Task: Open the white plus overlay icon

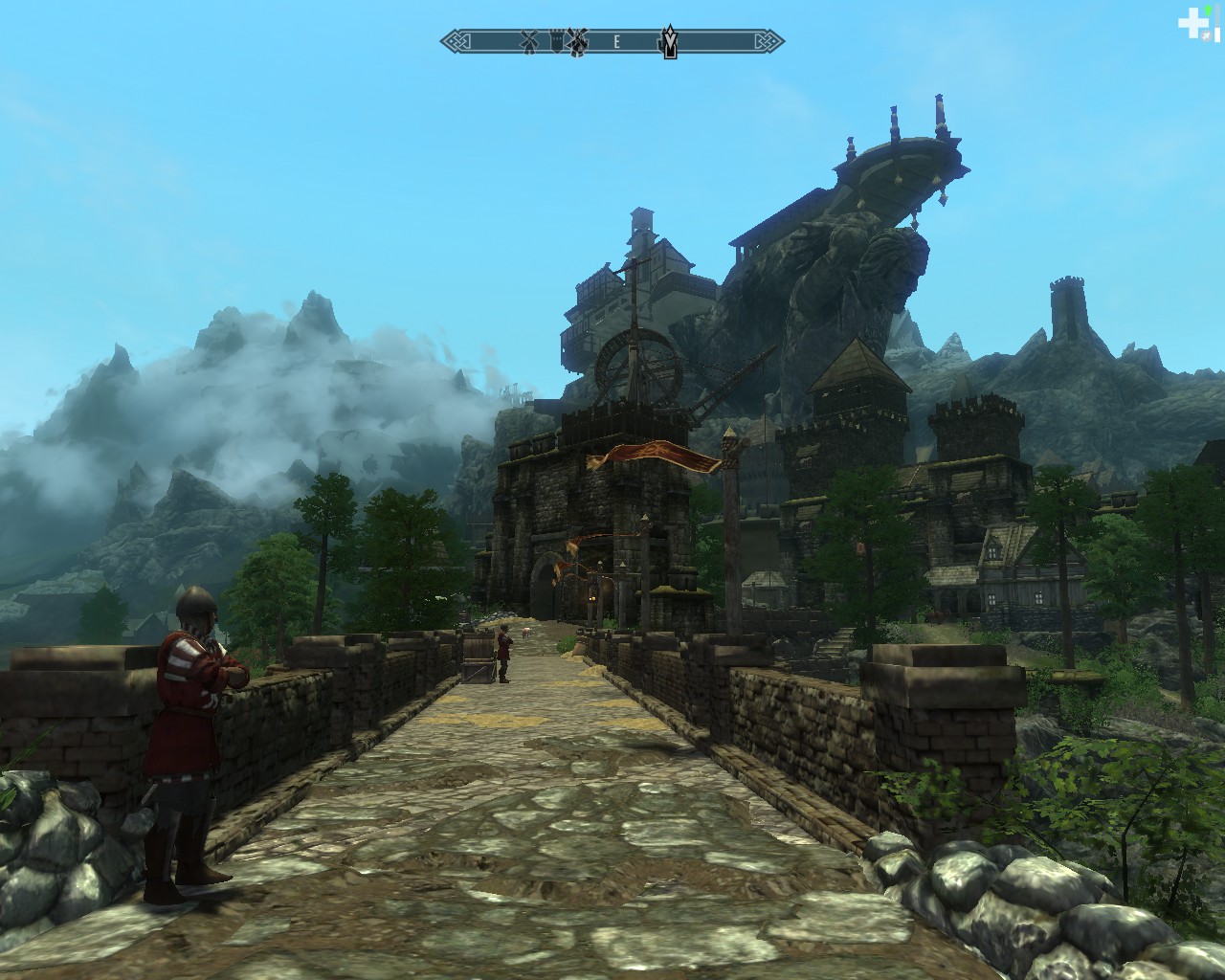Action: pos(1192,22)
